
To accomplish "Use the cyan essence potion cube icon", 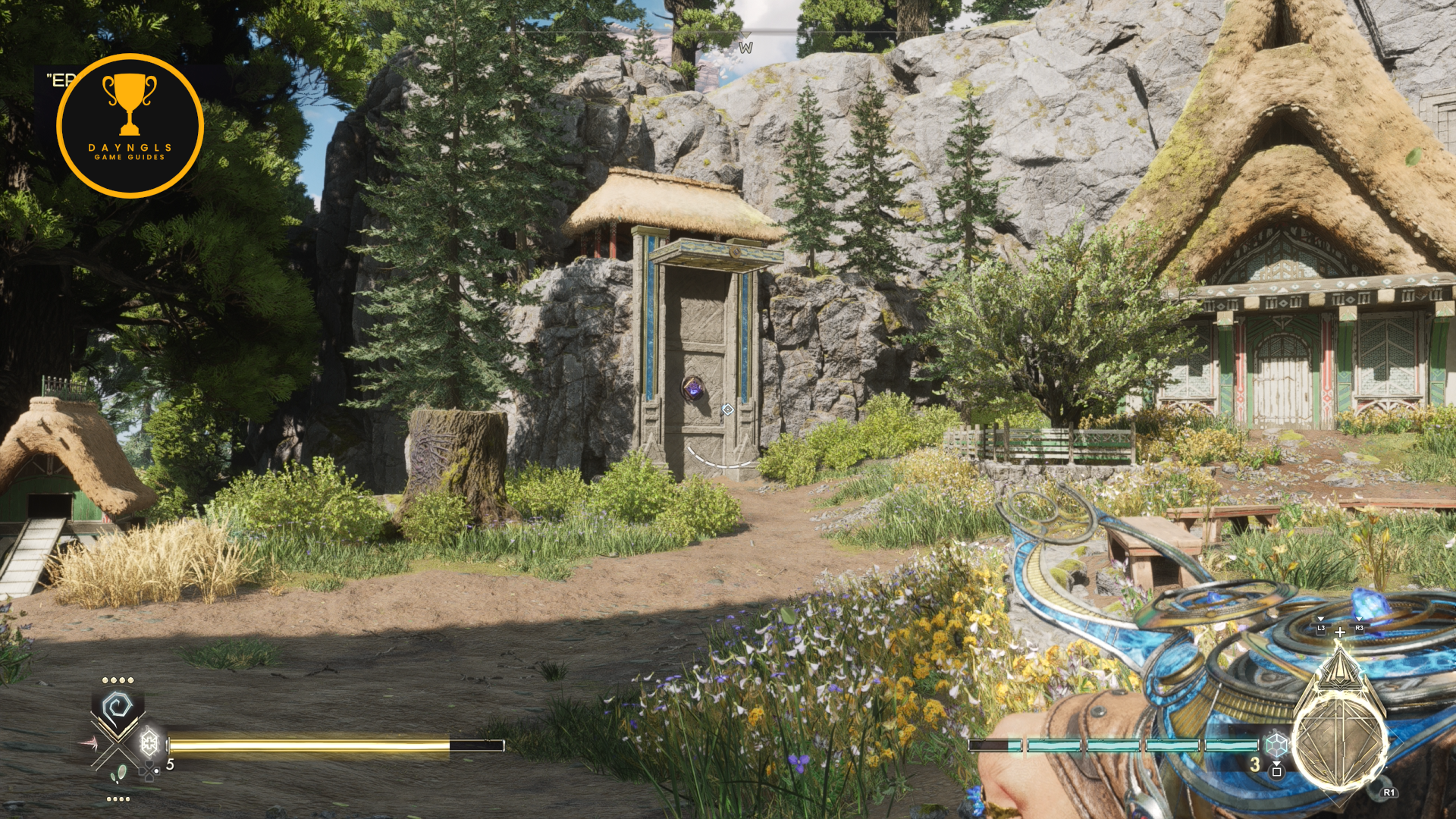I will coord(1276,744).
